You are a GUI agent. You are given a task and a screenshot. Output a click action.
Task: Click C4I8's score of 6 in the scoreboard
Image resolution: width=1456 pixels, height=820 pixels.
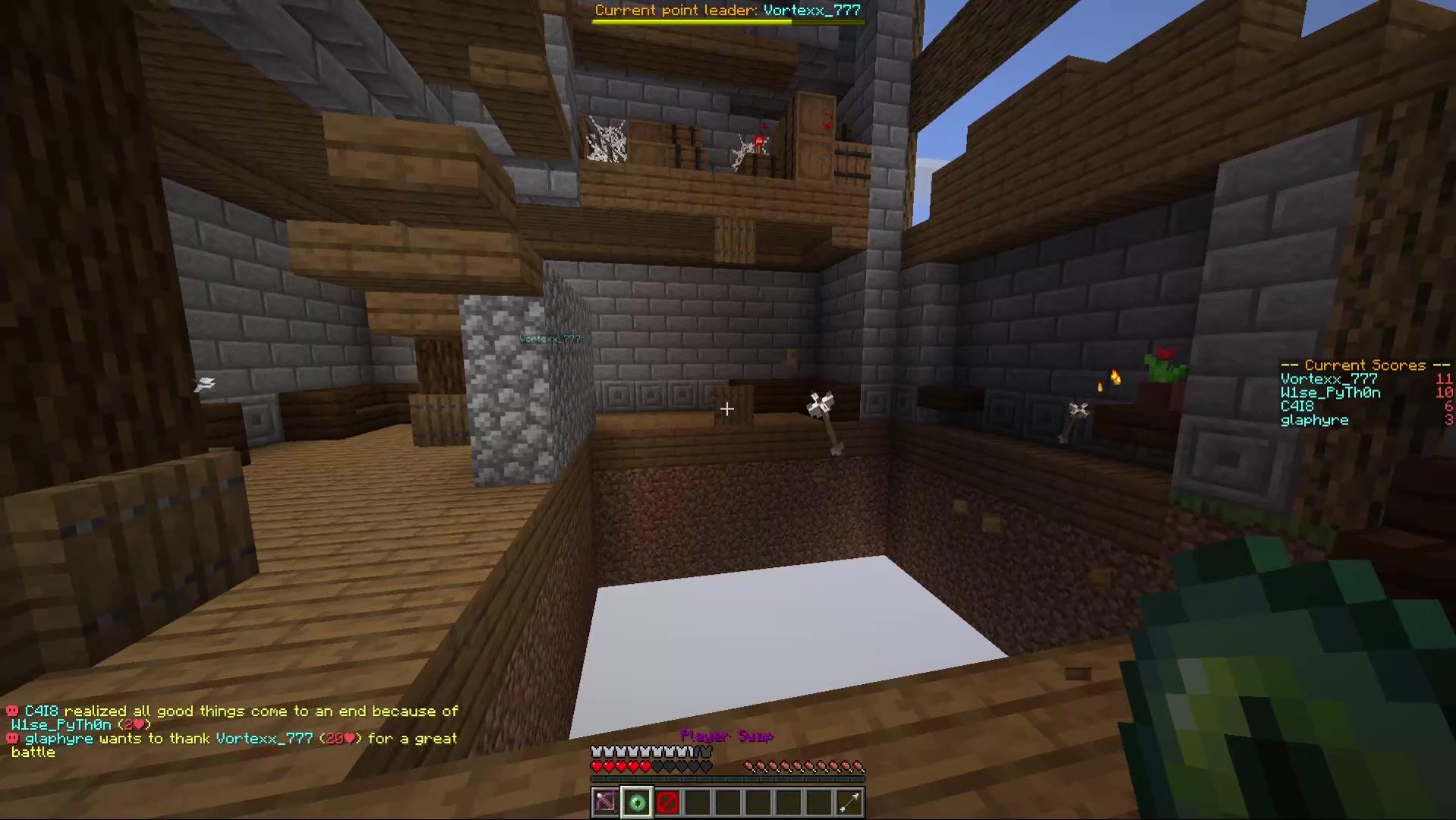tap(1449, 406)
